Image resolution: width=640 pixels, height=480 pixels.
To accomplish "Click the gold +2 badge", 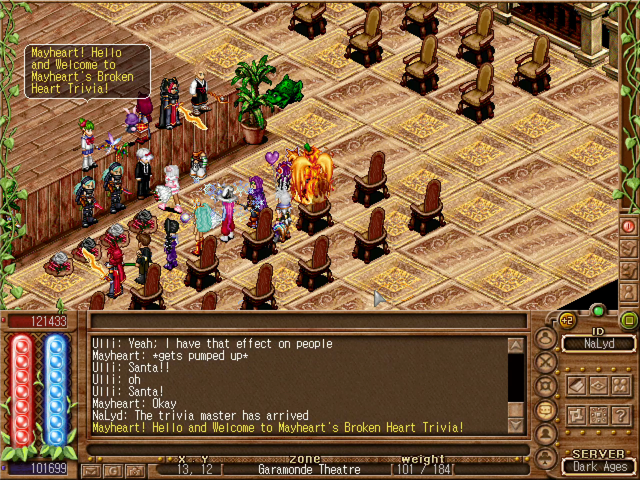I will click(567, 320).
